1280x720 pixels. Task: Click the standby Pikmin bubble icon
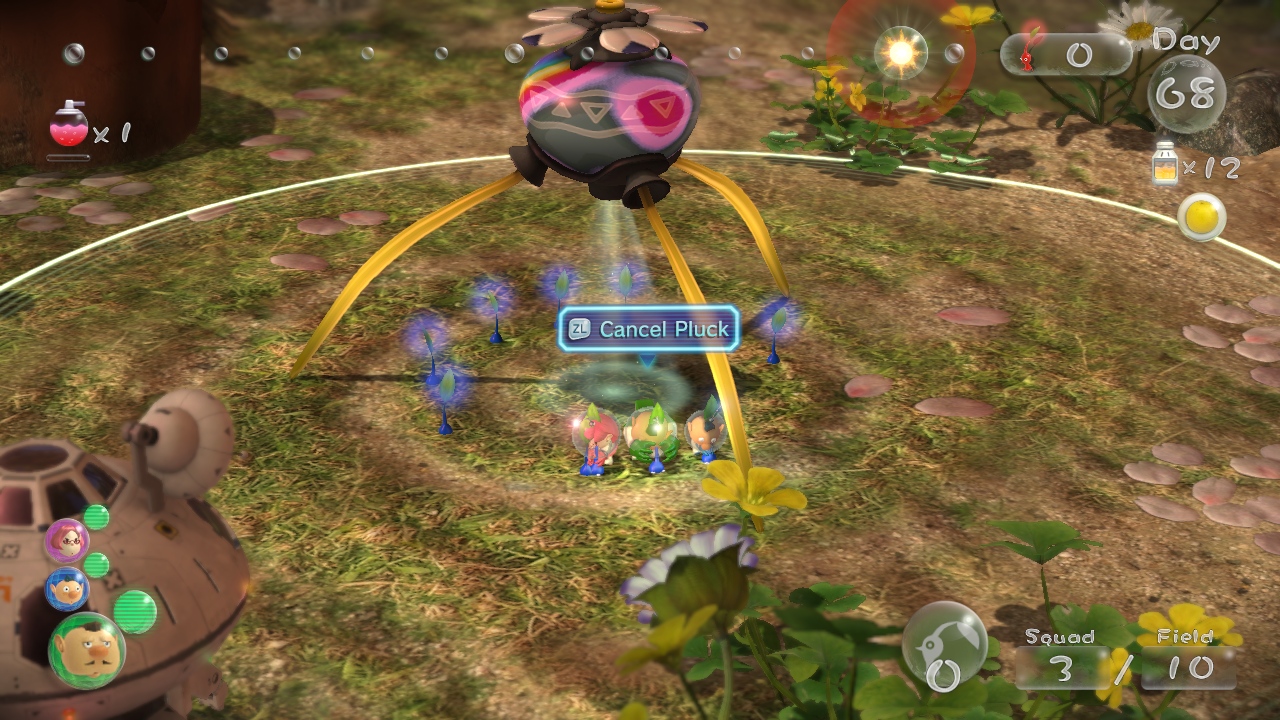coord(944,645)
